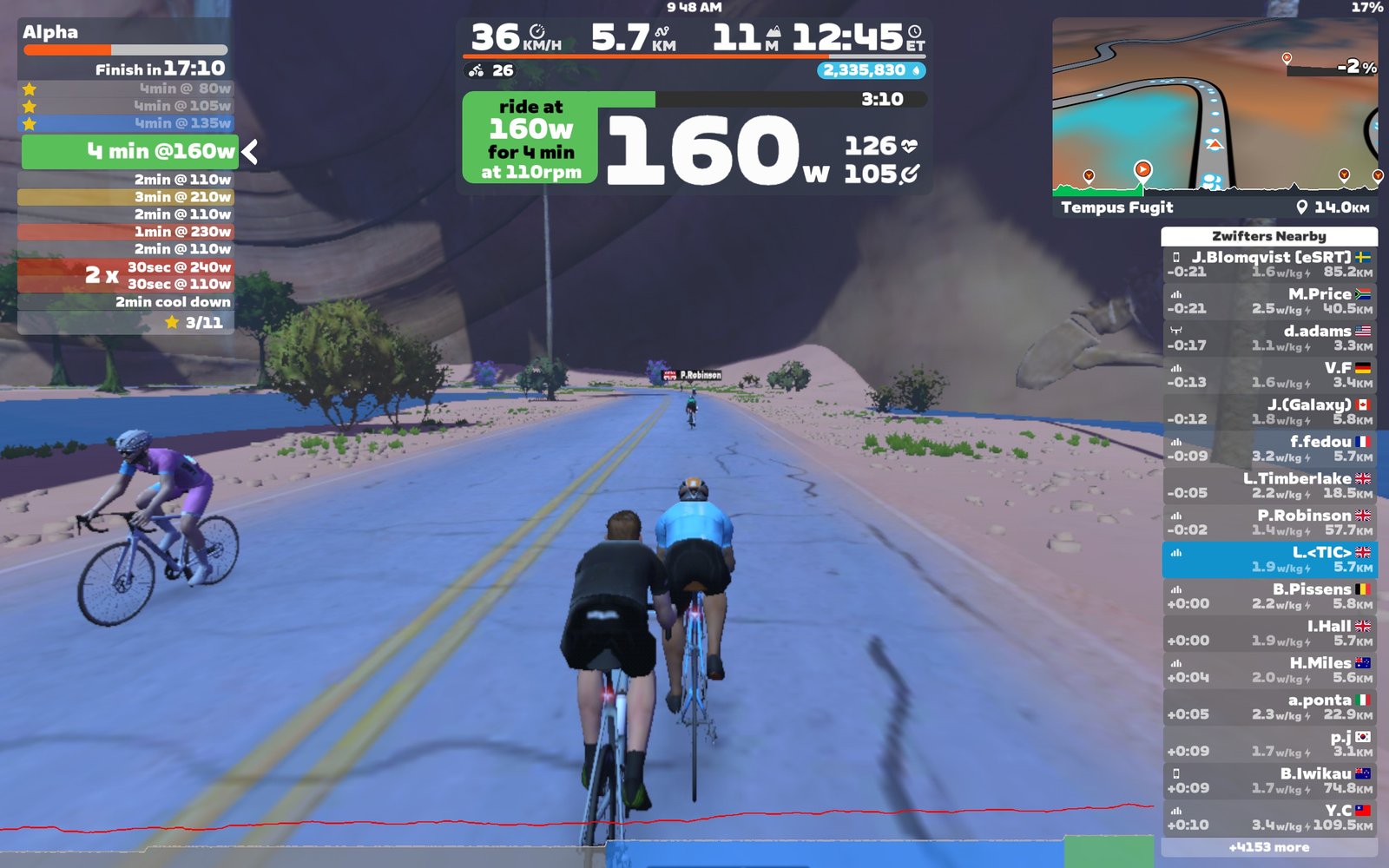
Task: Click the ET clock icon beside 12:45
Action: click(914, 33)
